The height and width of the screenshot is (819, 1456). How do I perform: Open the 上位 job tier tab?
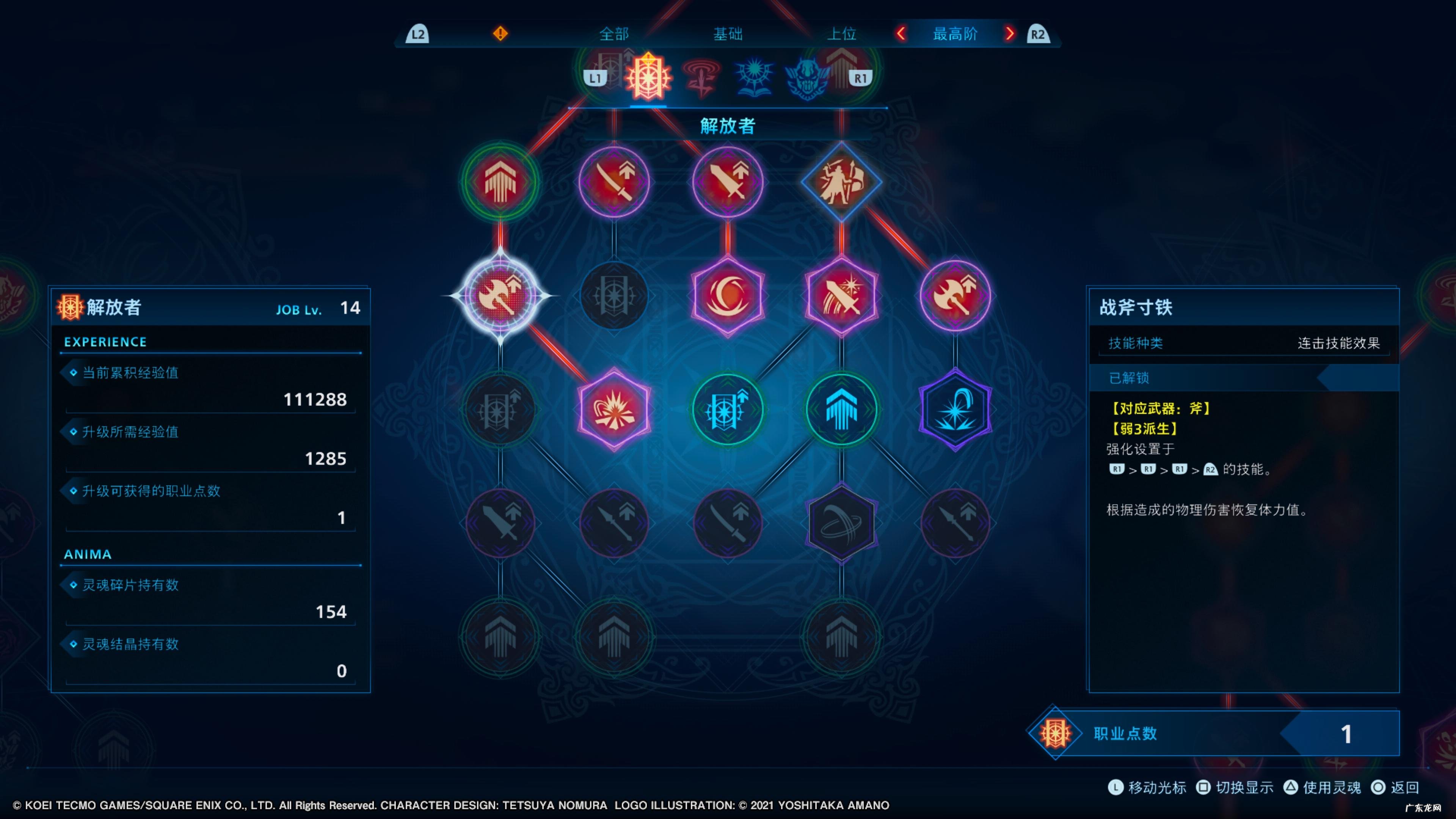point(842,34)
